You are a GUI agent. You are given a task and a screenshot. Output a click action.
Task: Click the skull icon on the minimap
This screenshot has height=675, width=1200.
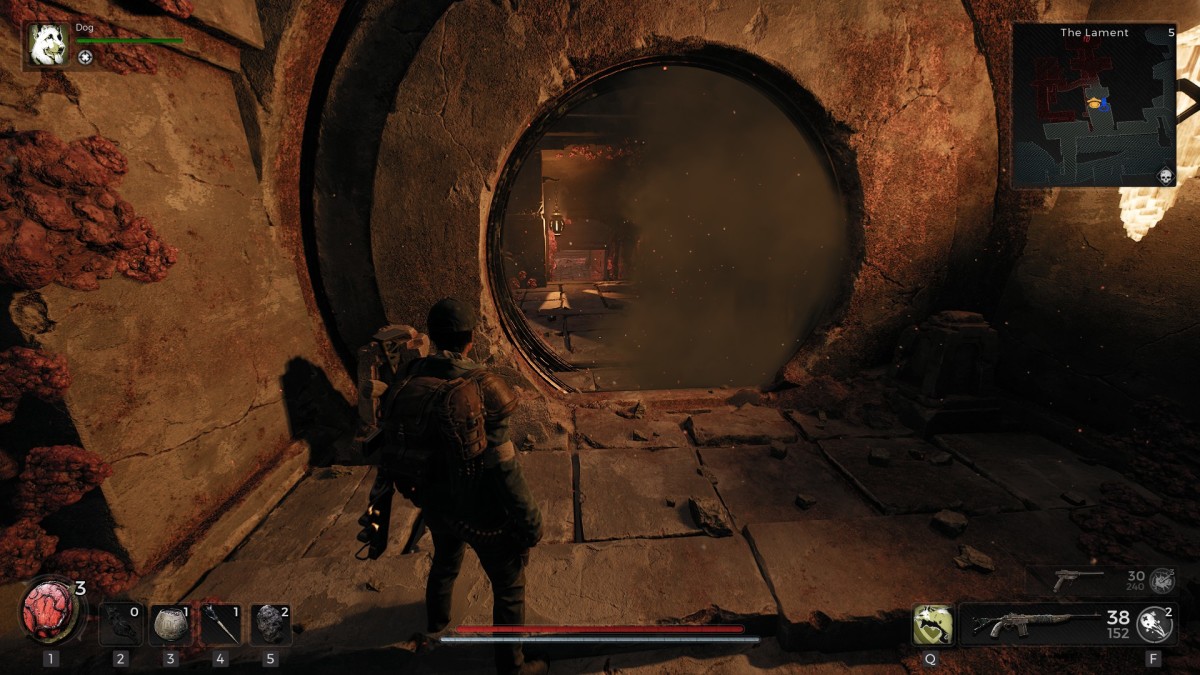tap(1165, 176)
